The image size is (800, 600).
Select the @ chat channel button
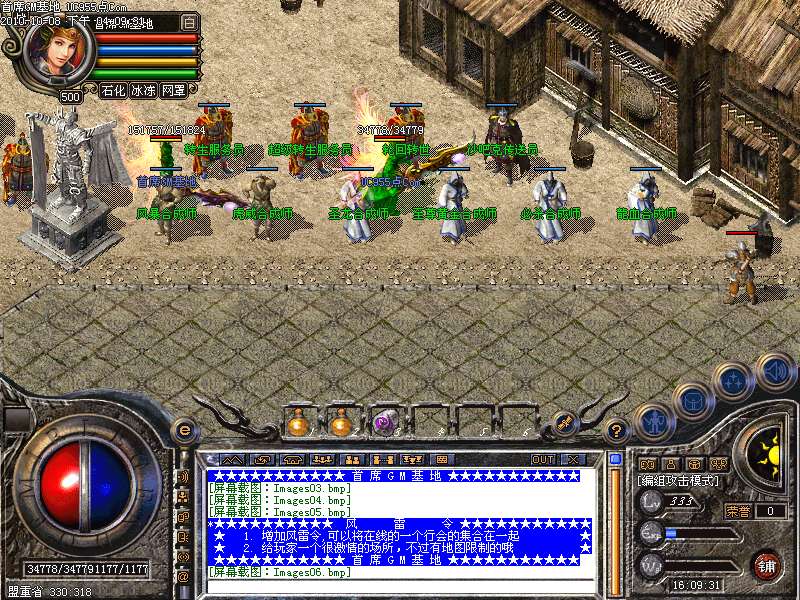tap(183, 577)
